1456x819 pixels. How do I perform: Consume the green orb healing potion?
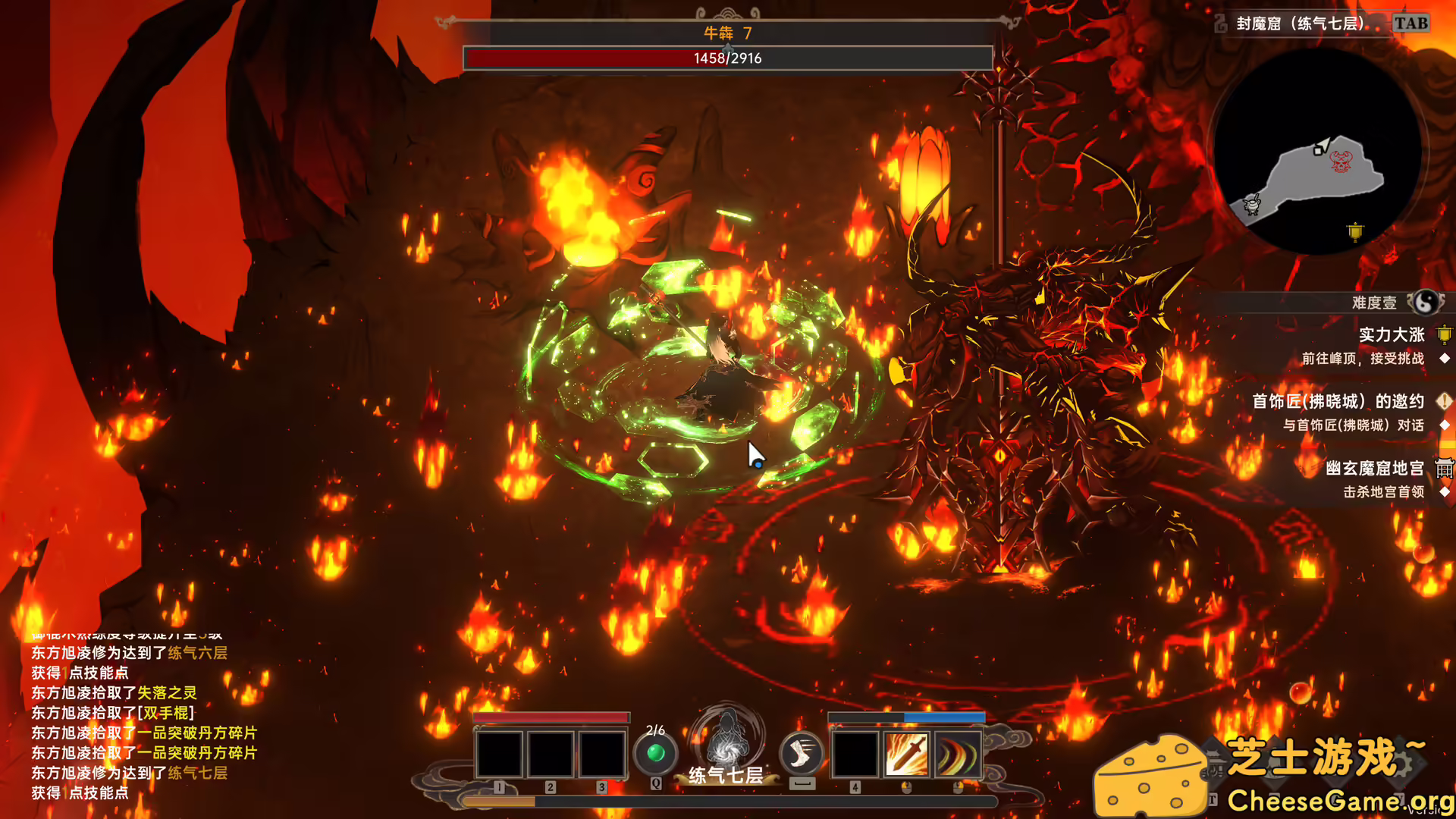point(656,753)
